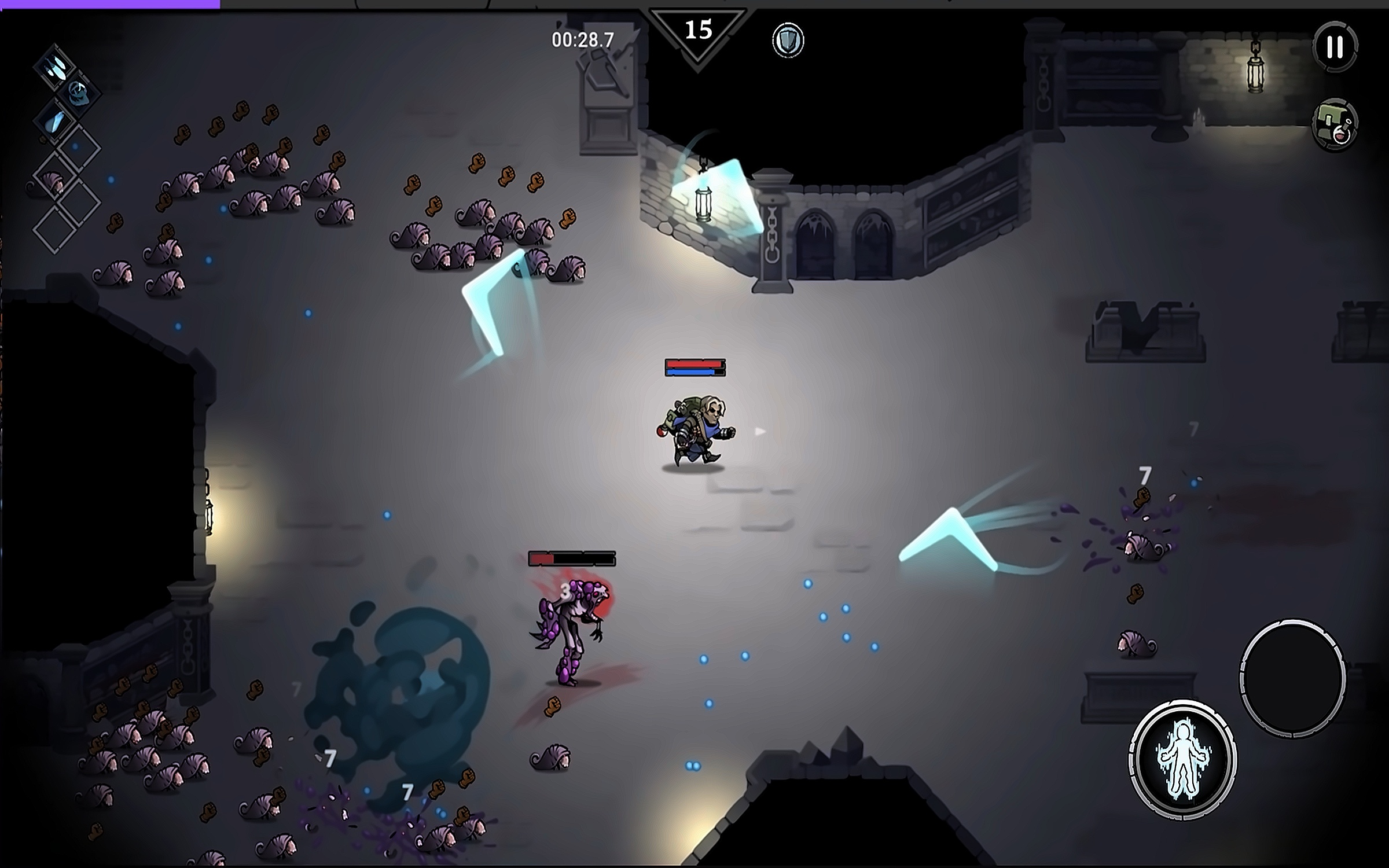
Task: Select the ice shards skill slot
Action: (x=56, y=67)
